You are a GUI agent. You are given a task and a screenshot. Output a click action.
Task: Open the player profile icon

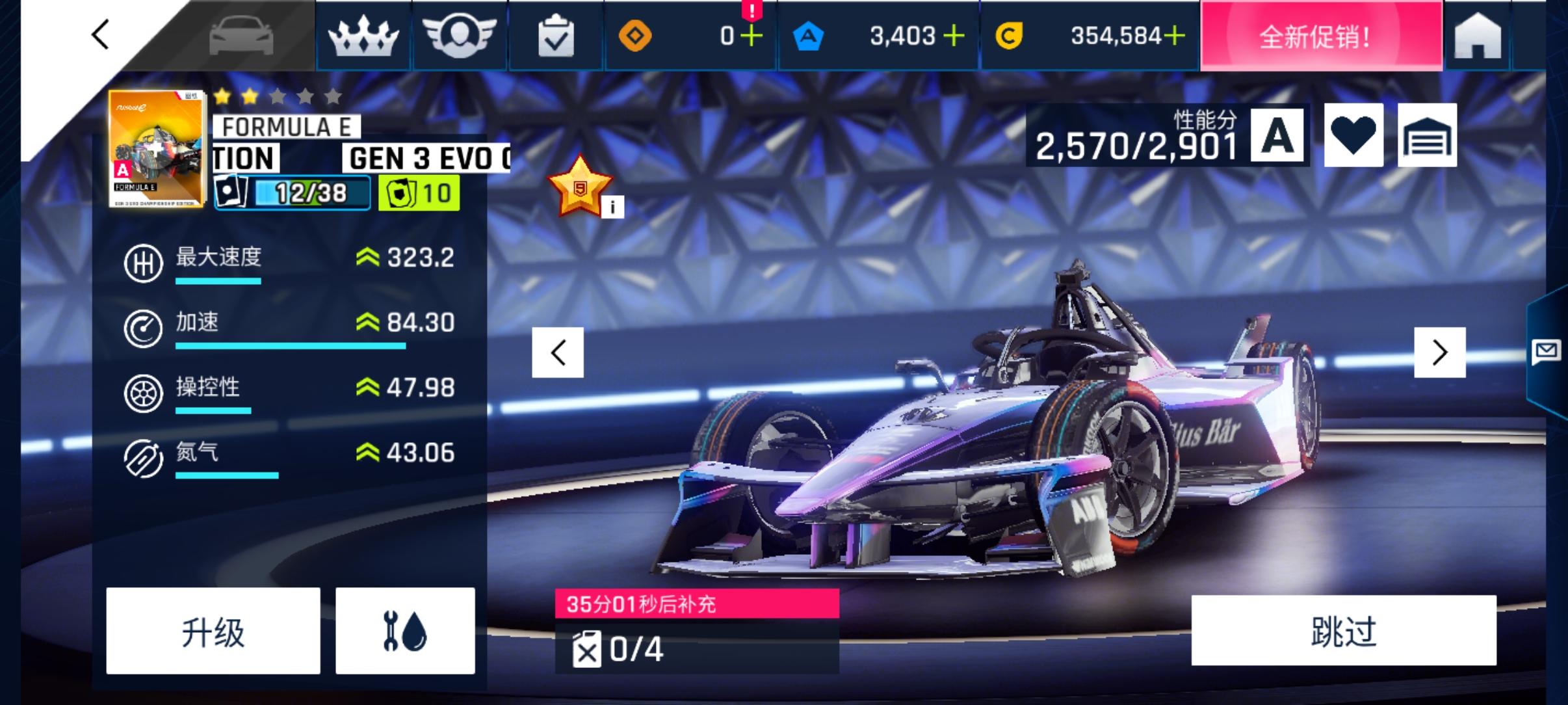tap(460, 35)
